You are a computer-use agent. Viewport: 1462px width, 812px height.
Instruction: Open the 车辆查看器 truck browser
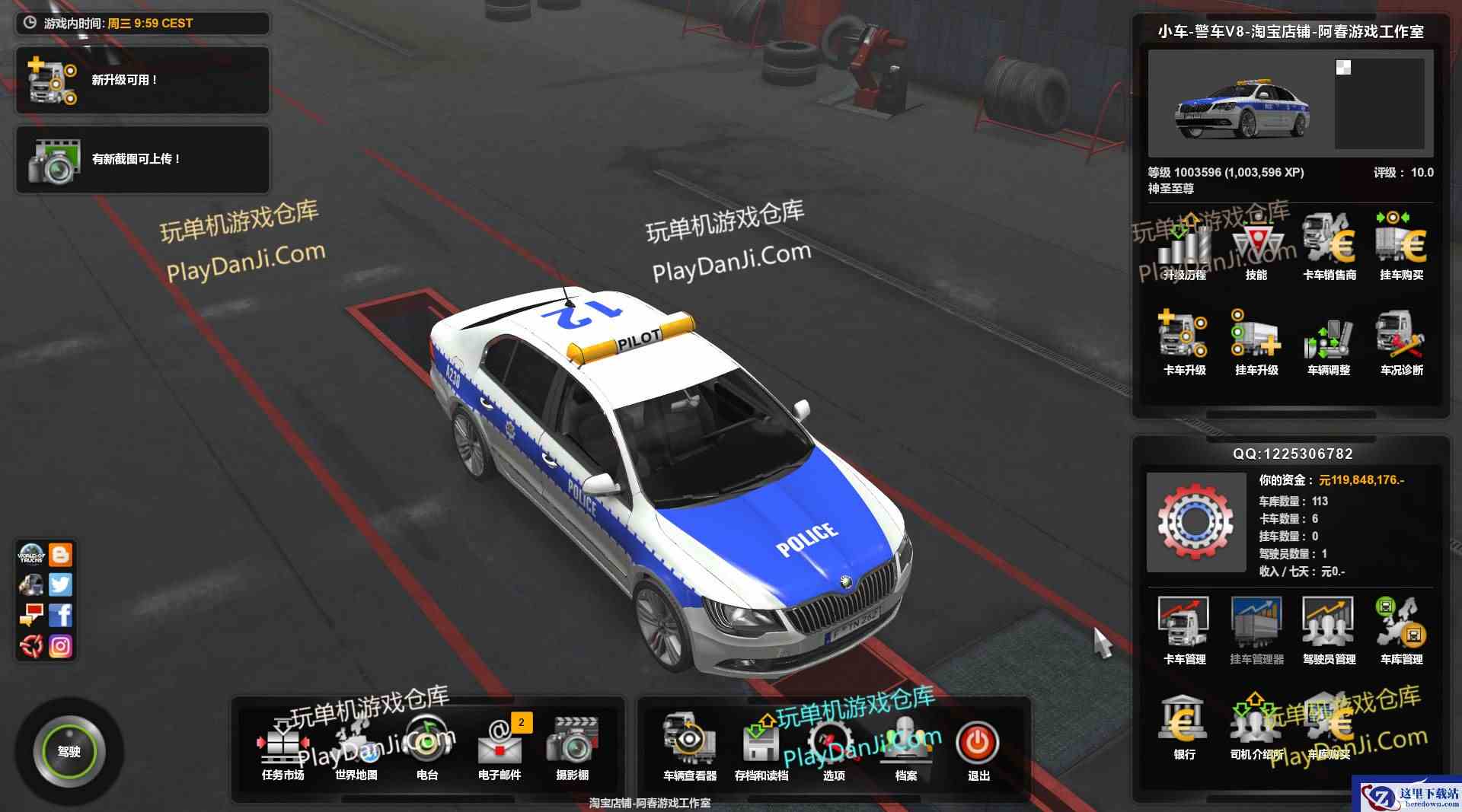[689, 747]
